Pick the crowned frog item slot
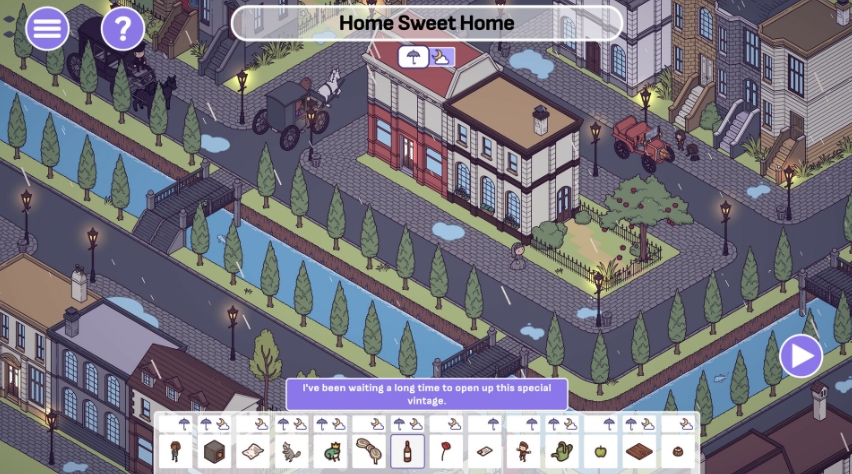852x474 pixels. click(x=330, y=451)
